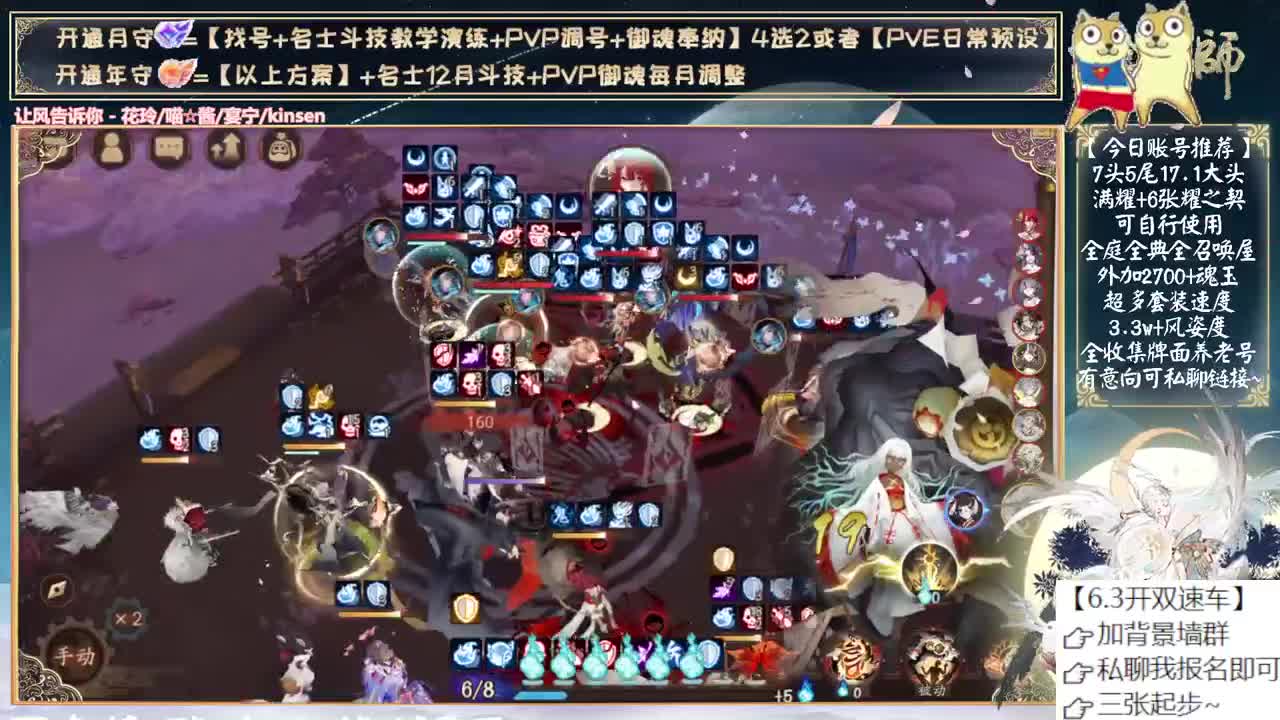This screenshot has height=720, width=1280.
Task: Toggle the ×2 battle speed setting
Action: 128,619
